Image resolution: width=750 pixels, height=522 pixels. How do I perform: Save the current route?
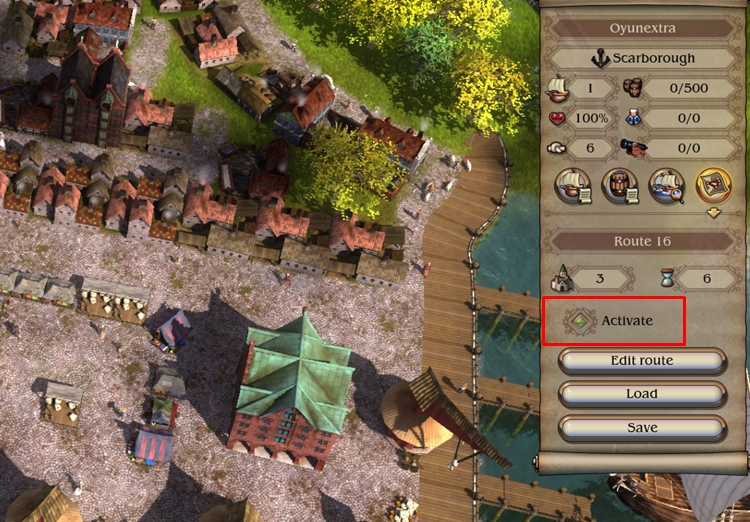click(x=641, y=428)
